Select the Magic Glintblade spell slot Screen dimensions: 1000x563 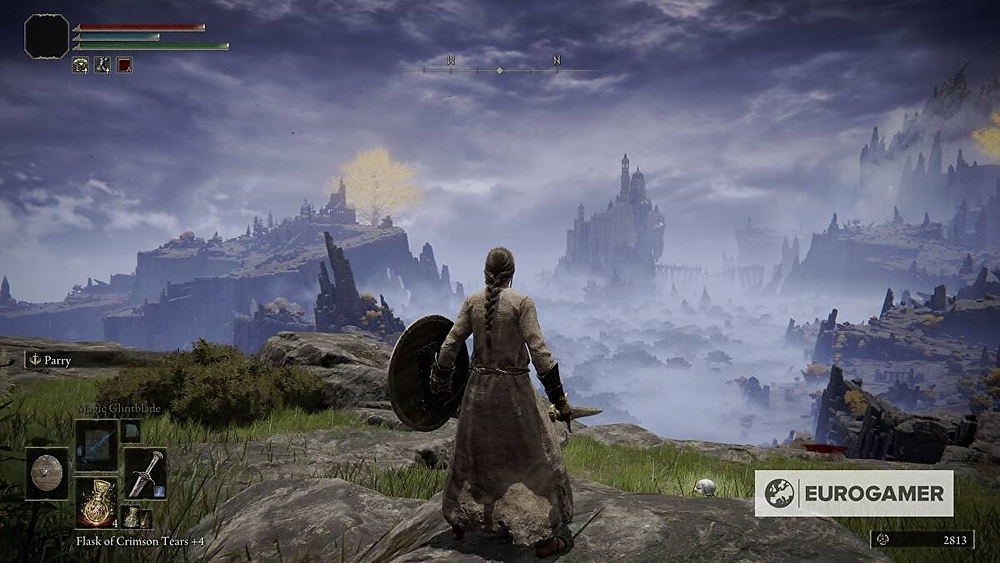[x=96, y=443]
